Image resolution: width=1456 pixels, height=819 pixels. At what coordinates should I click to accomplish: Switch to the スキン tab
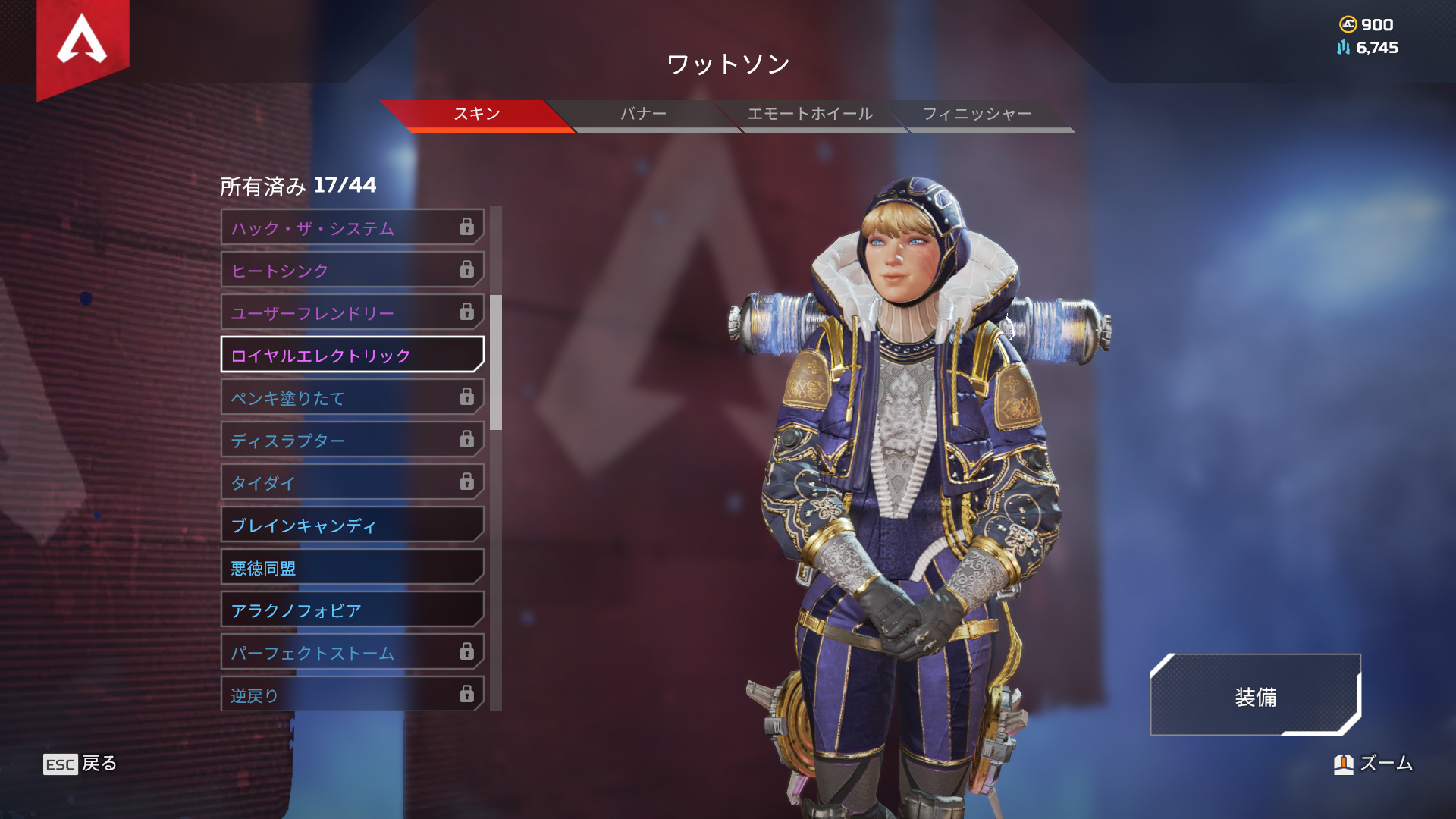476,115
